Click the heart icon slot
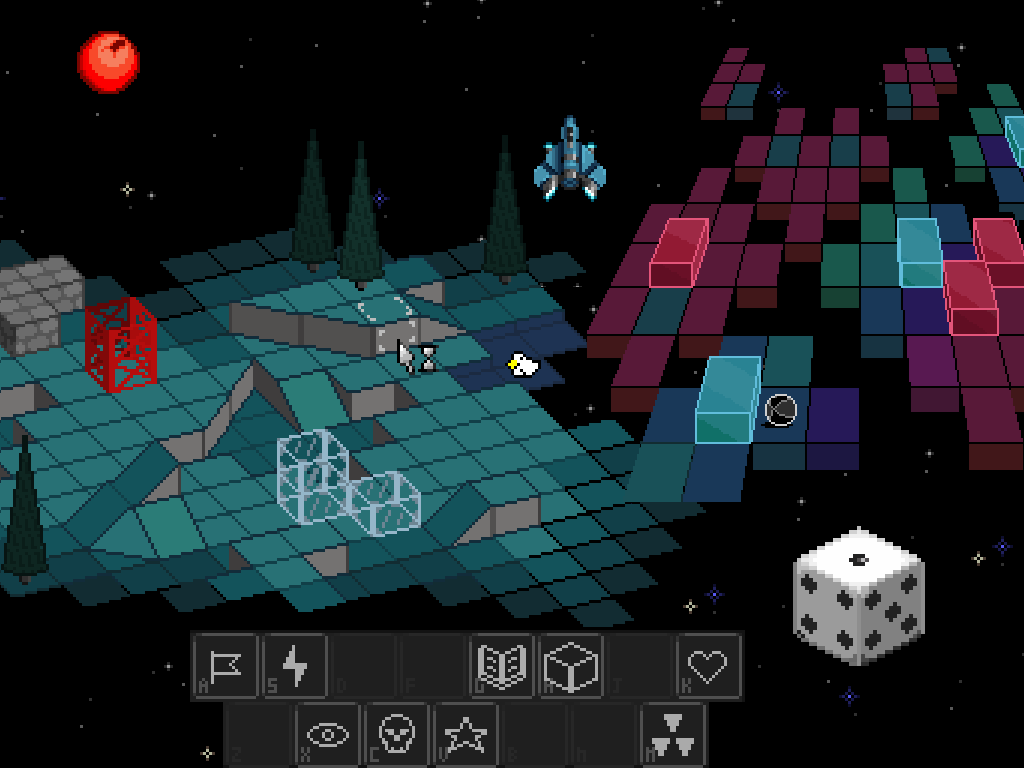 [x=709, y=666]
